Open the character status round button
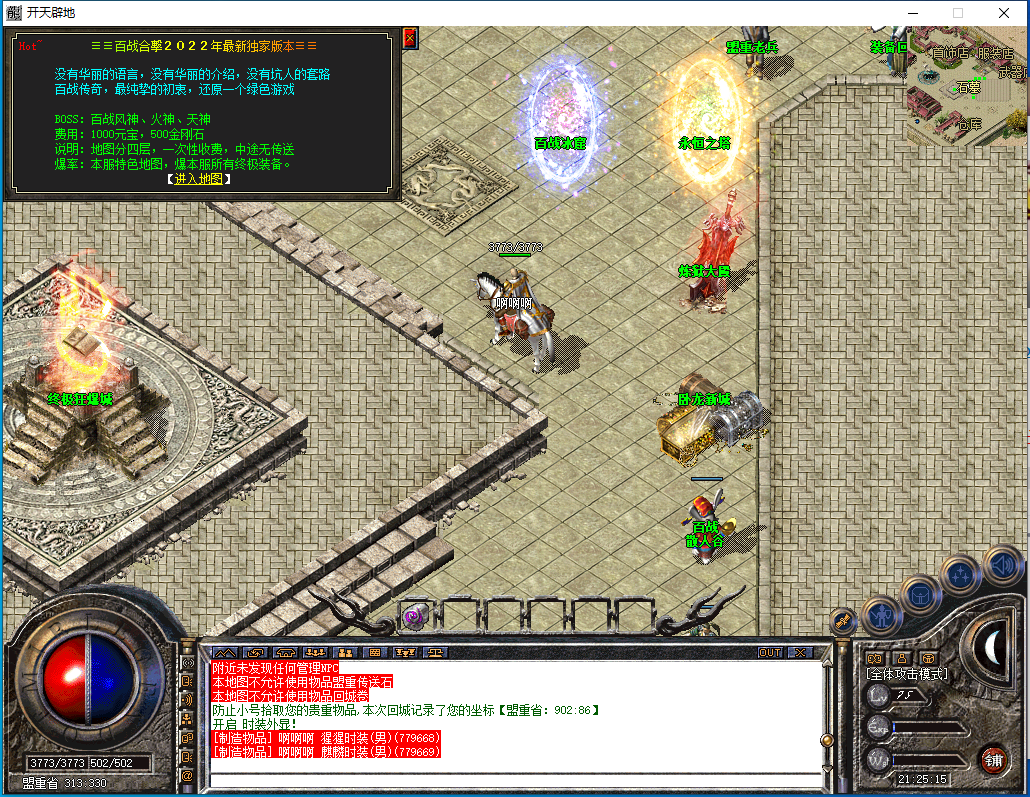The height and width of the screenshot is (797, 1030). pos(880,616)
